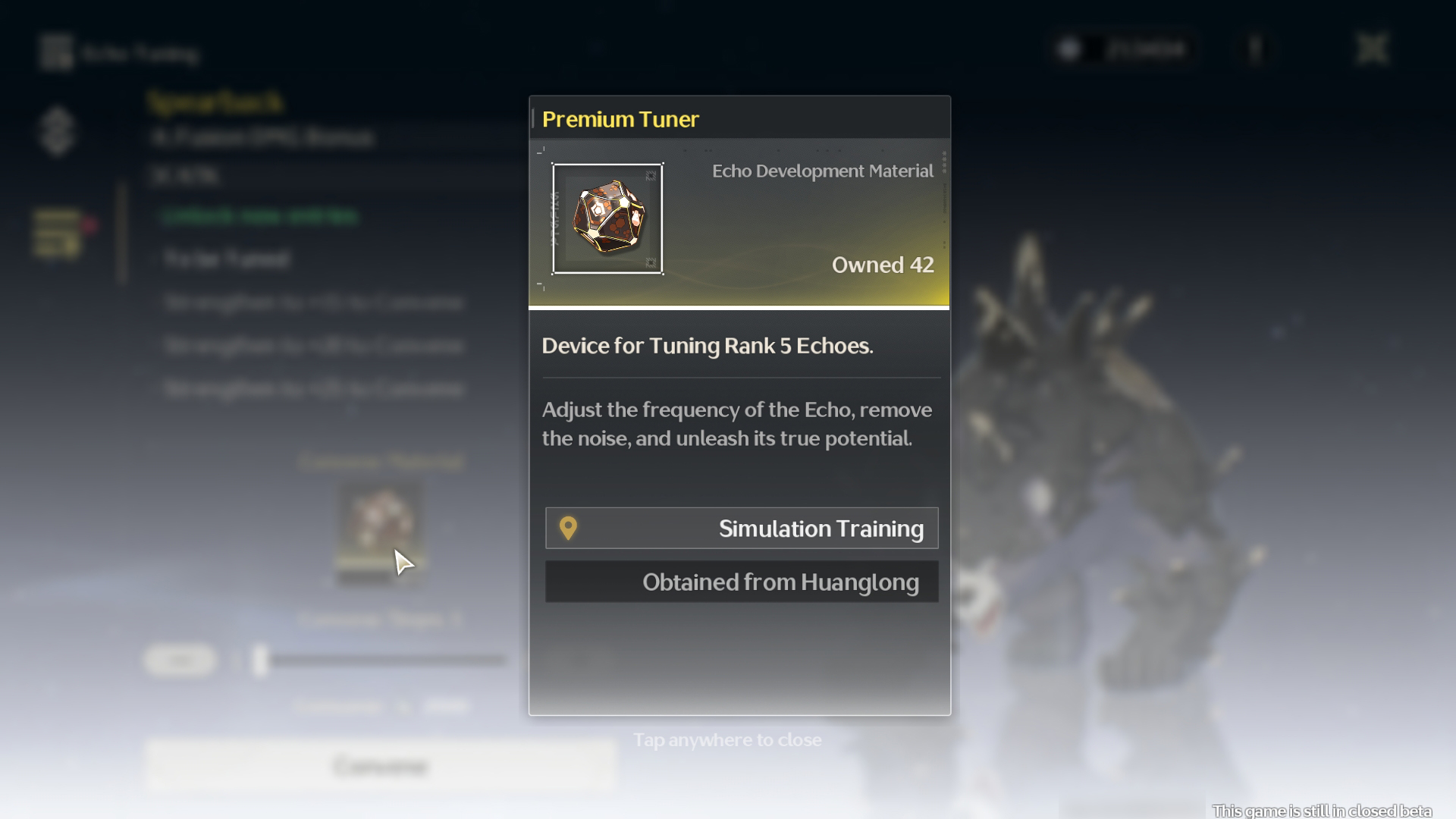Screen dimensions: 1456x819
Task: Open the Simulation Training source entry
Action: click(x=742, y=528)
